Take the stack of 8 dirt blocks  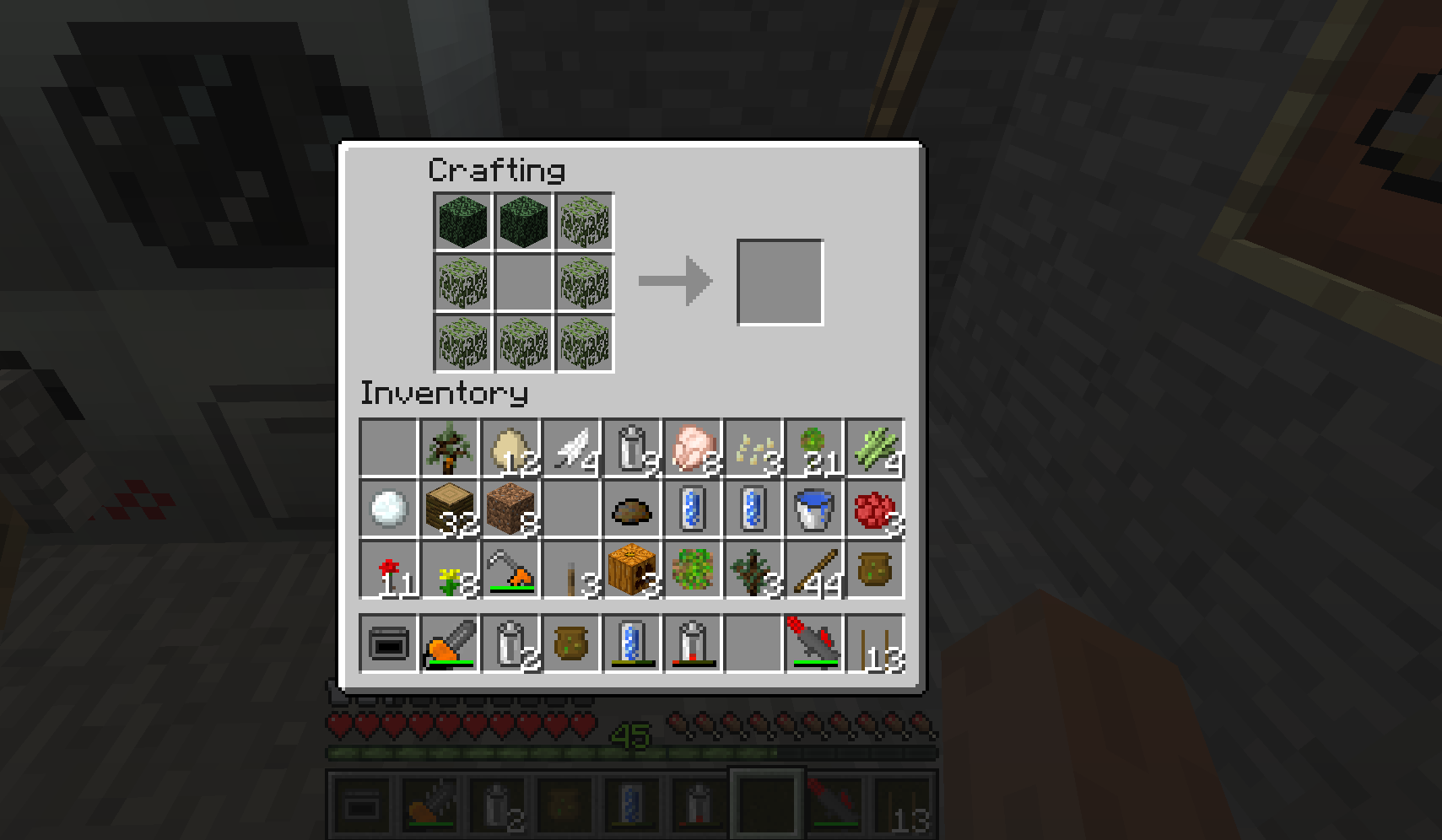[511, 509]
